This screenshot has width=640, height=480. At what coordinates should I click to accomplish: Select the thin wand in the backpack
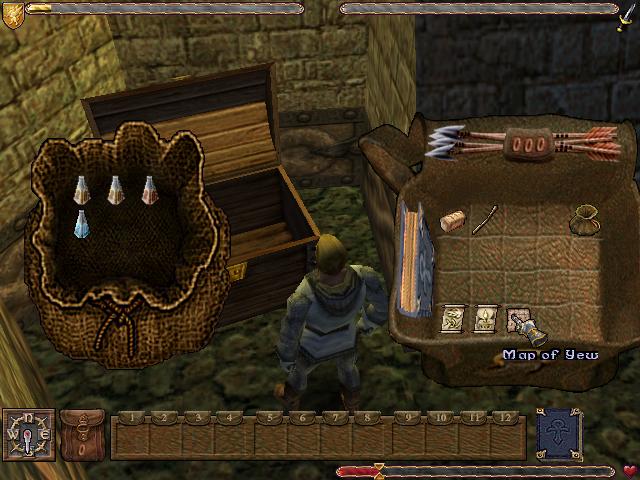pos(485,219)
